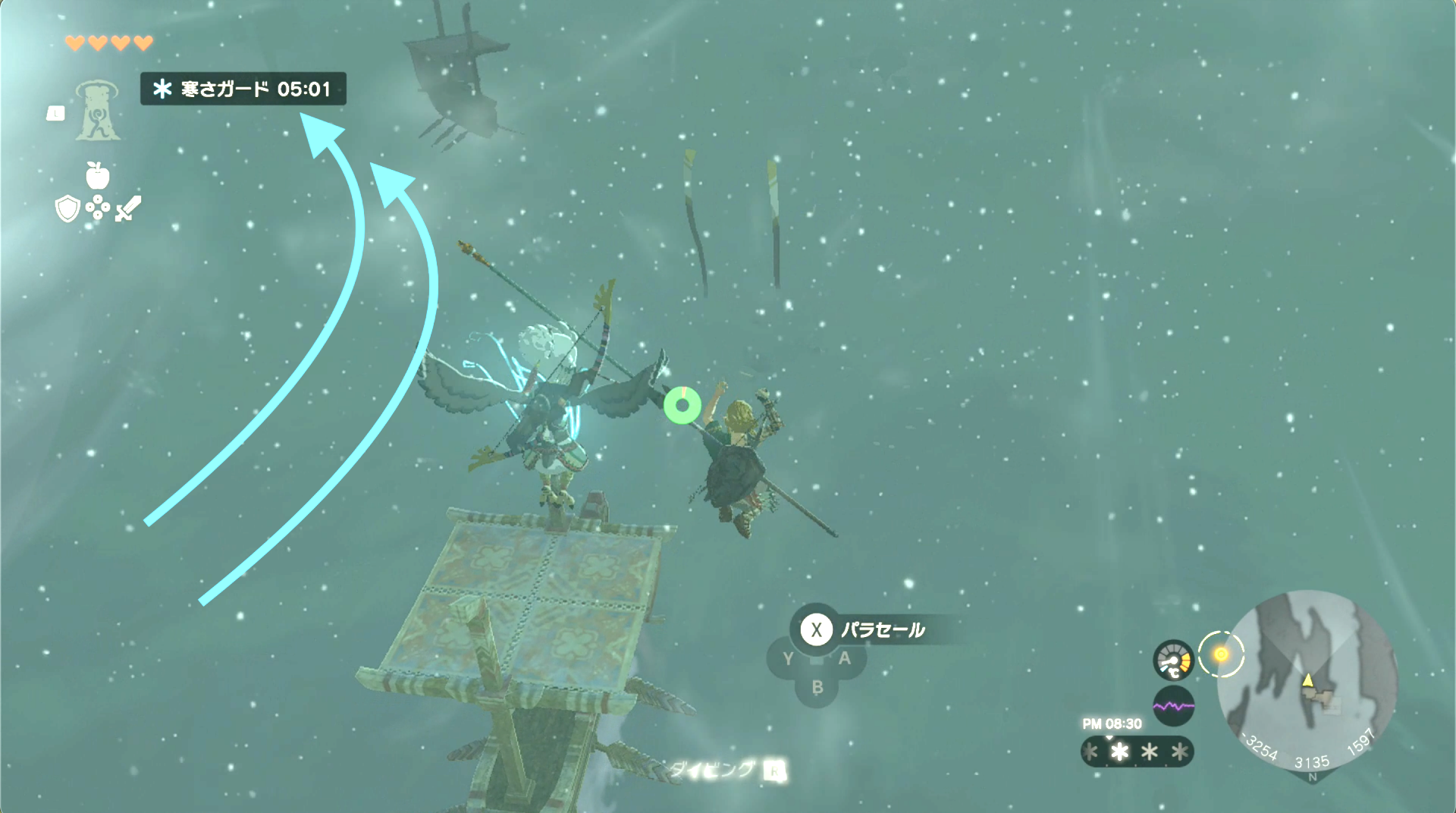Click the glowing sun weather marker
Image resolution: width=1456 pixels, height=813 pixels.
(1222, 654)
